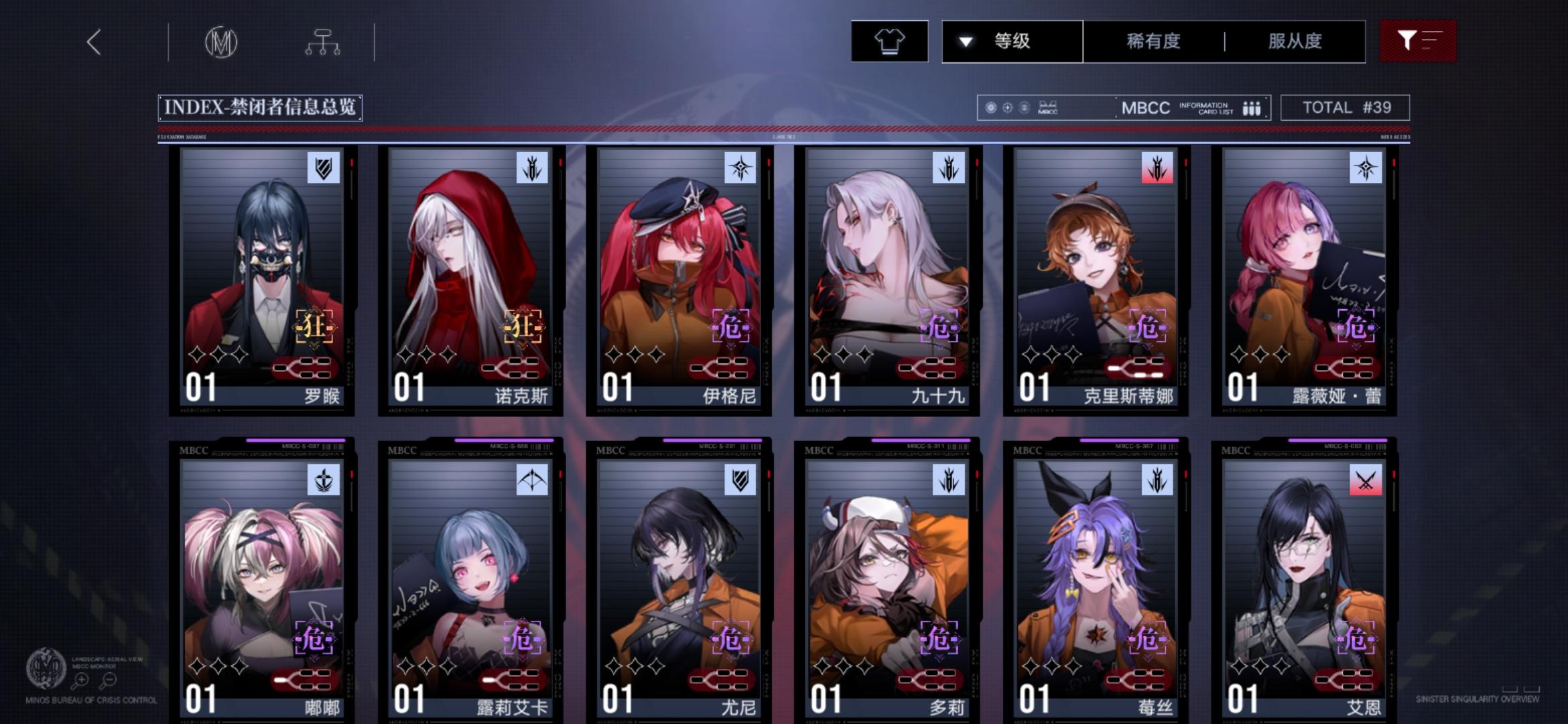Viewport: 1568px width, 724px height.
Task: Open the outfit shirt icon near sorting tabs
Action: [890, 42]
